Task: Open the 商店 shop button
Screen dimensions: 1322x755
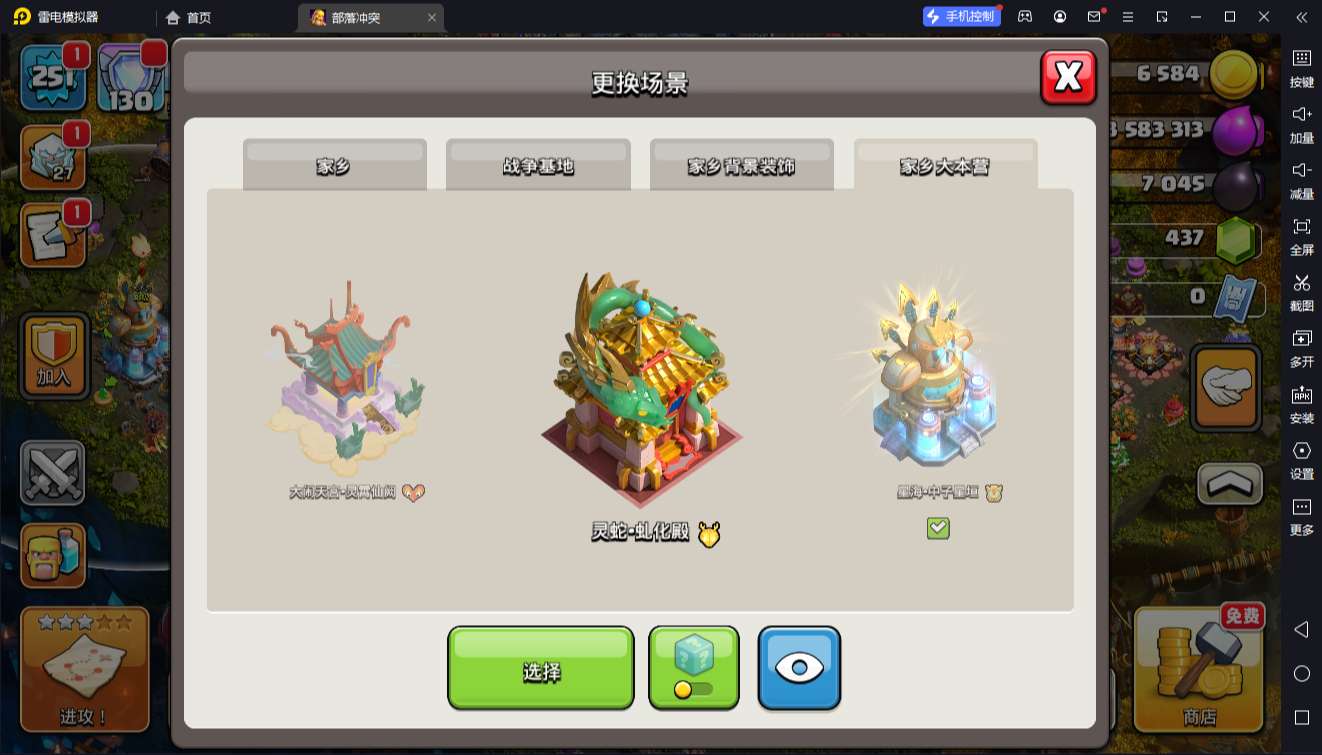Action: pyautogui.click(x=1198, y=670)
